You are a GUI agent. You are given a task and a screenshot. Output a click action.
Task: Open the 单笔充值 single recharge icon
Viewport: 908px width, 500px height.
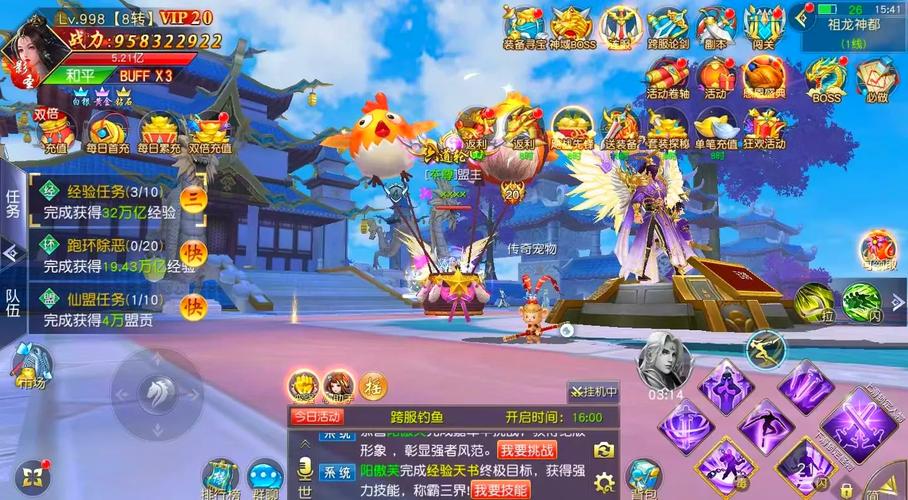point(716,129)
